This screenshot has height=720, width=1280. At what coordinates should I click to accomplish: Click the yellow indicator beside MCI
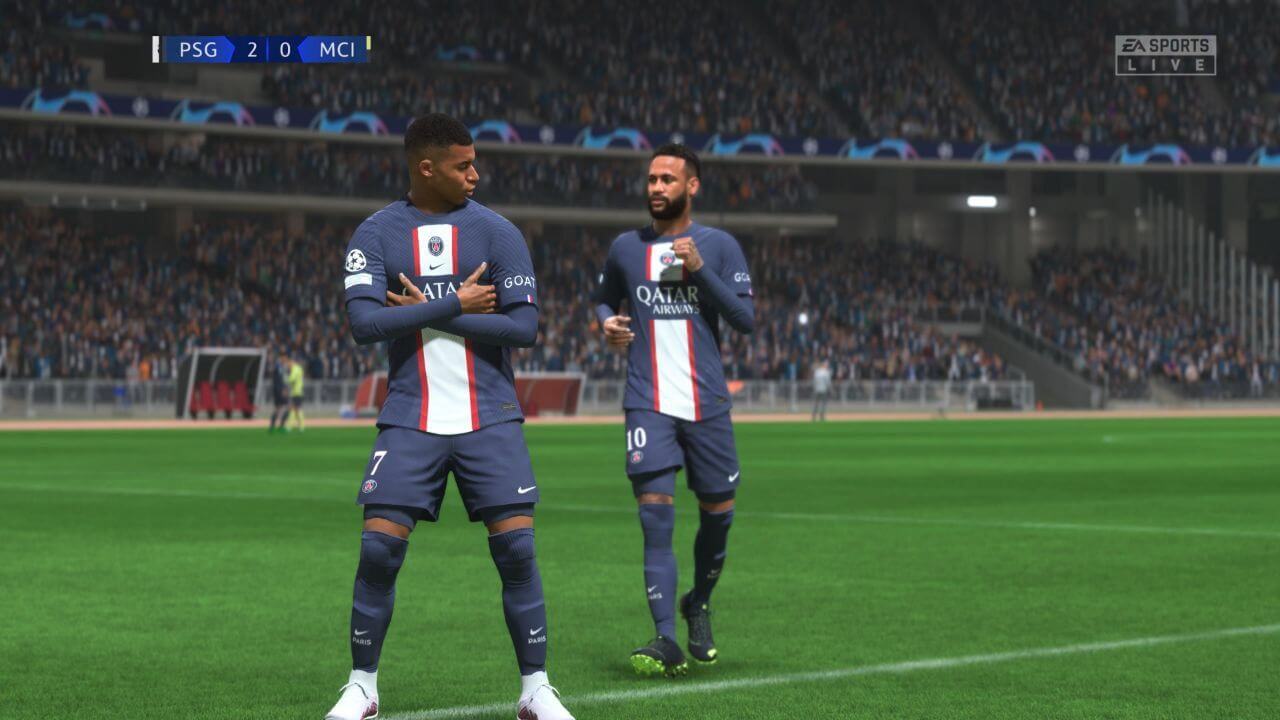click(x=368, y=45)
